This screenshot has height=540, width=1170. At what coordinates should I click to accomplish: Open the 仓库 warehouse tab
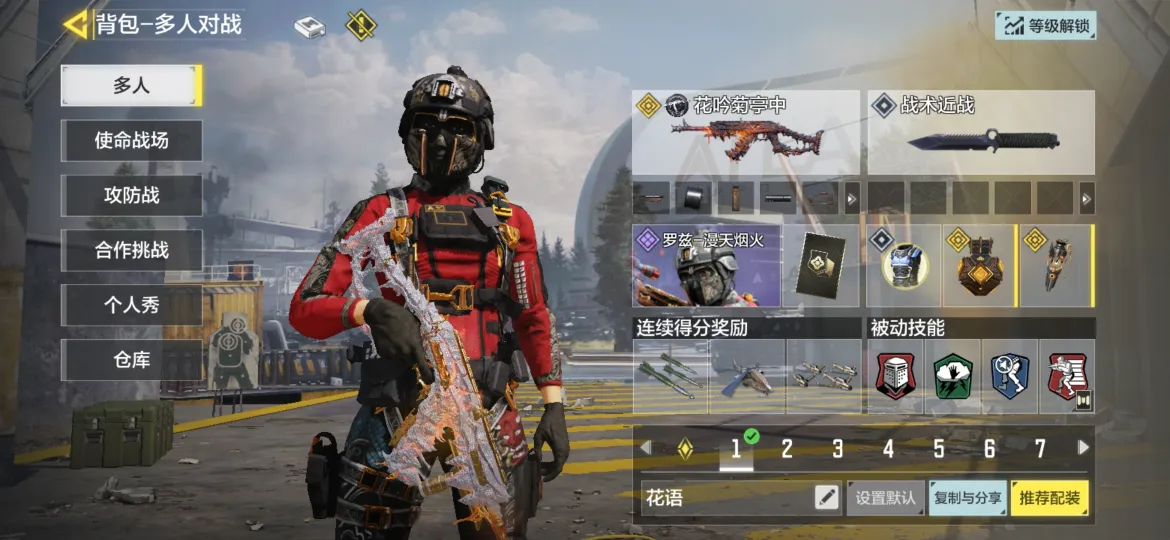pyautogui.click(x=131, y=360)
